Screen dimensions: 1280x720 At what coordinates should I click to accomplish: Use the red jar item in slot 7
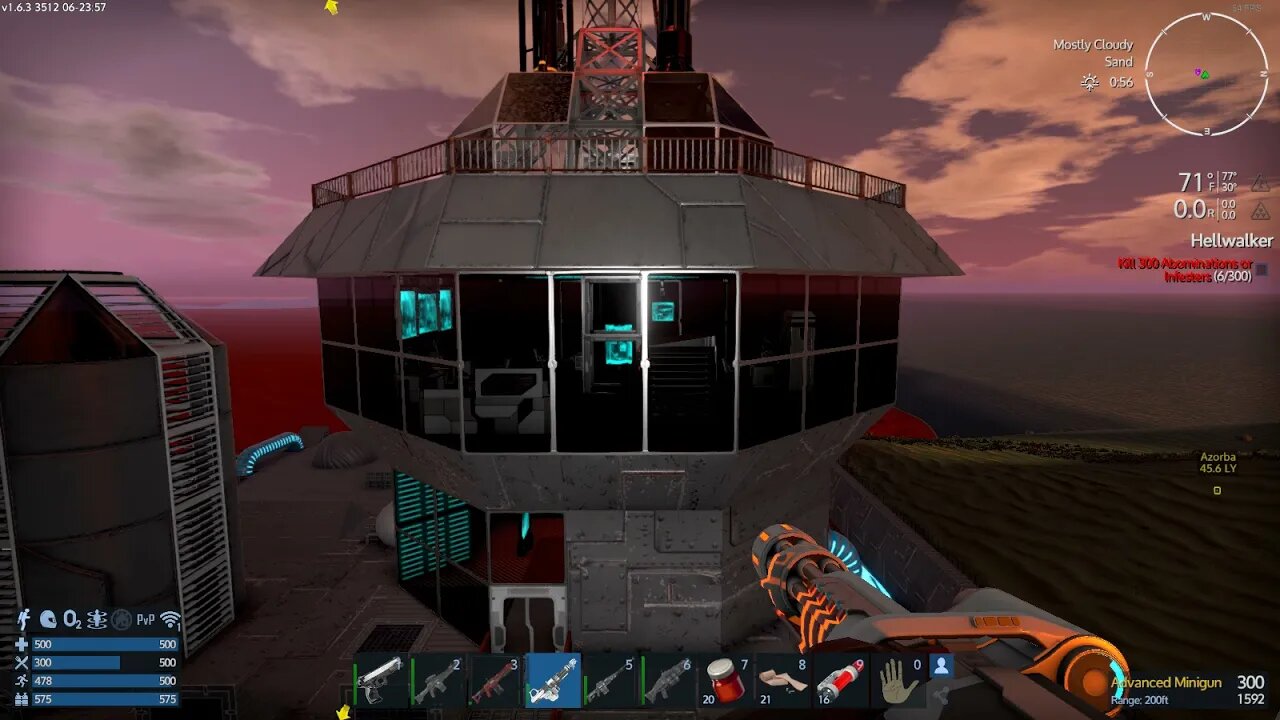(x=726, y=681)
